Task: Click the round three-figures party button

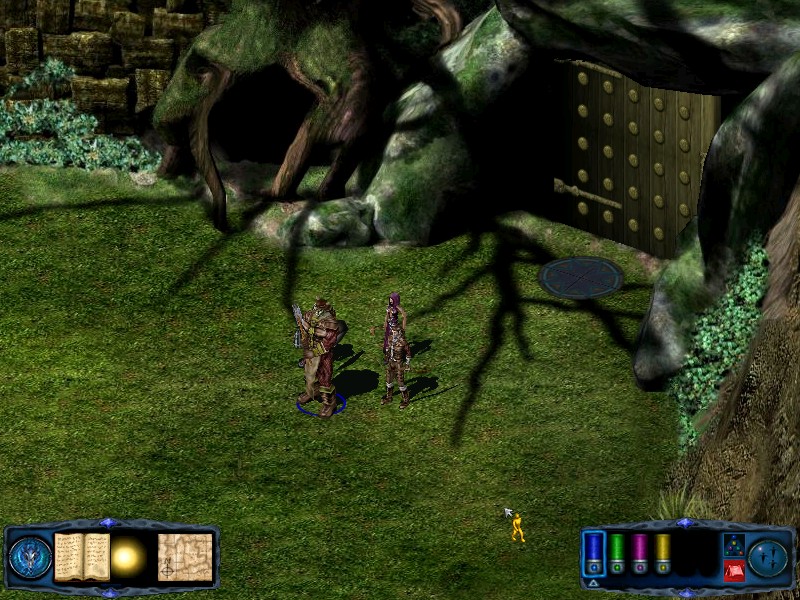Action: pyautogui.click(x=767, y=557)
